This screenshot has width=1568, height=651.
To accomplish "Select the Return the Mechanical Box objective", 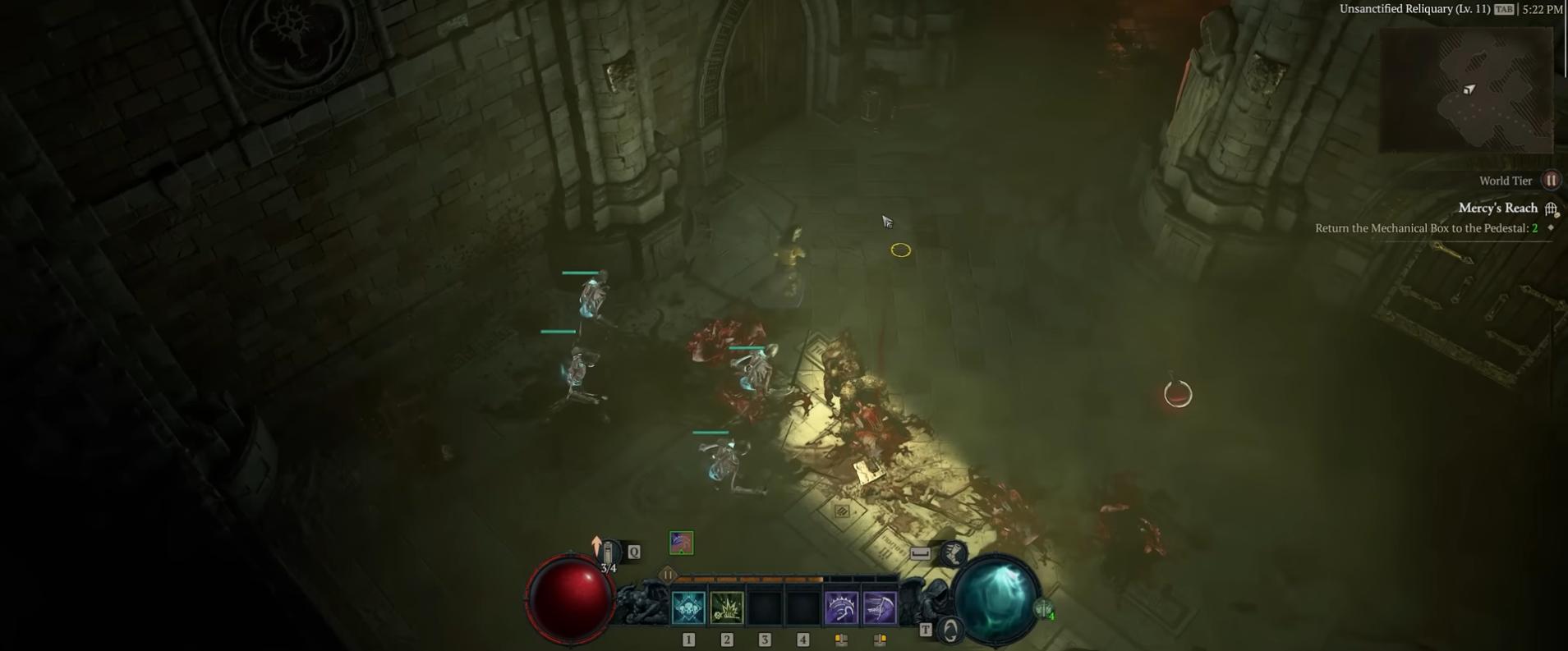I will [1426, 228].
